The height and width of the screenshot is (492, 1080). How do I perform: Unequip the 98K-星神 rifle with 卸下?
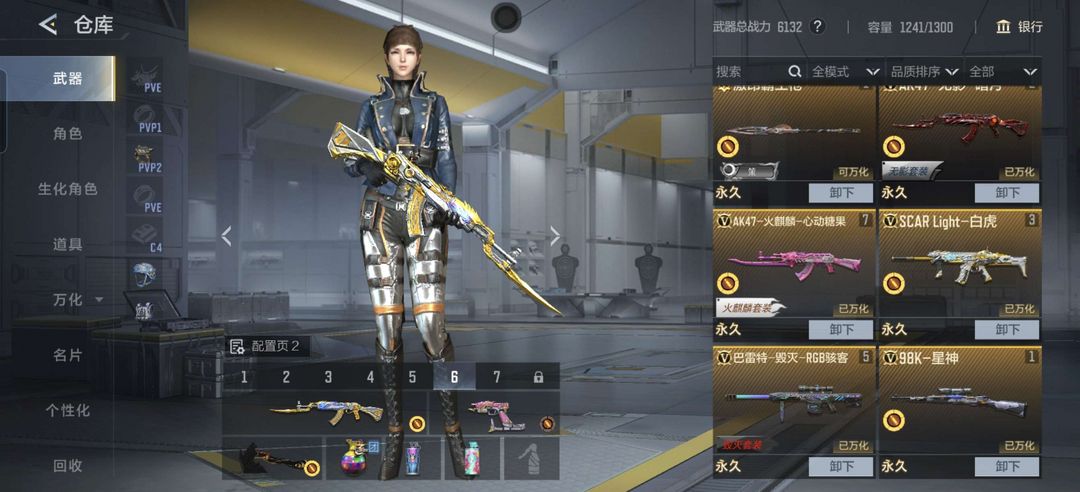coord(1006,466)
